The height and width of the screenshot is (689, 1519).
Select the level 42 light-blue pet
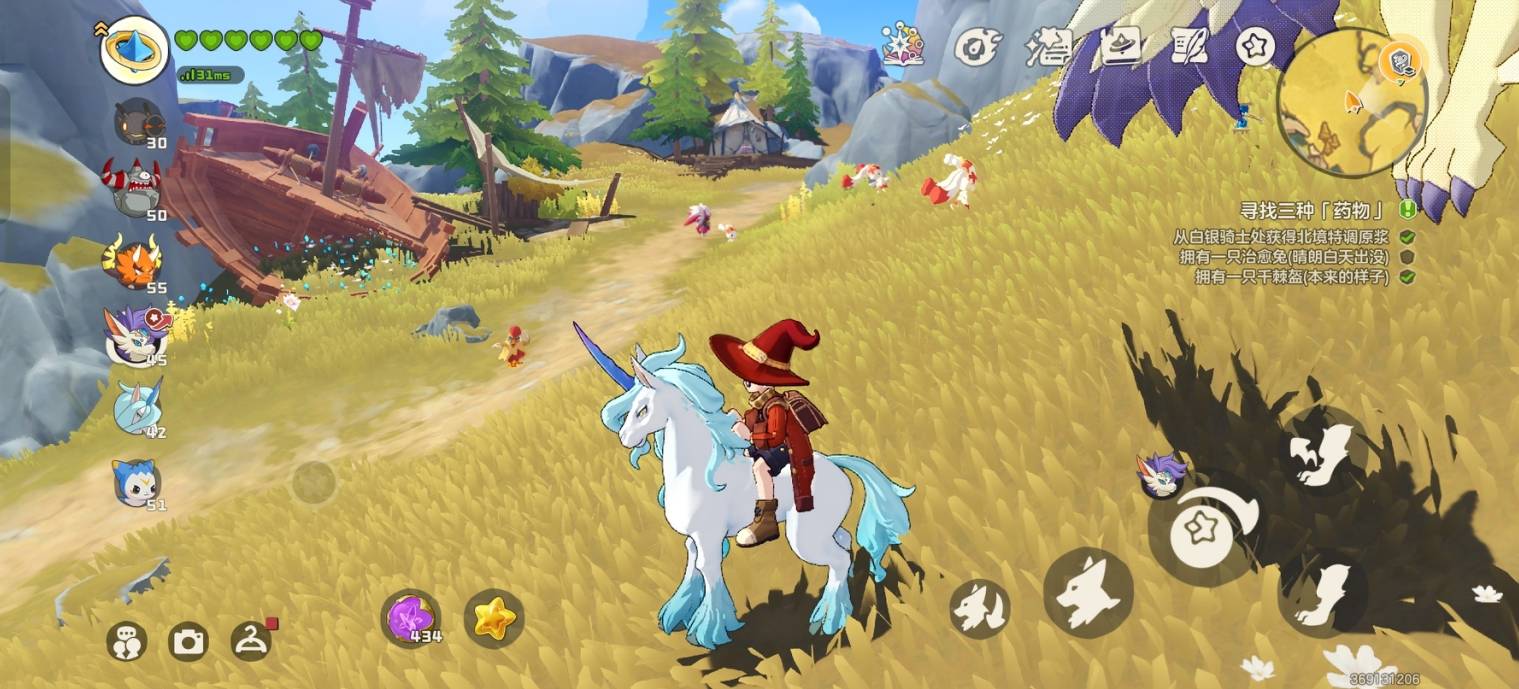click(x=137, y=407)
